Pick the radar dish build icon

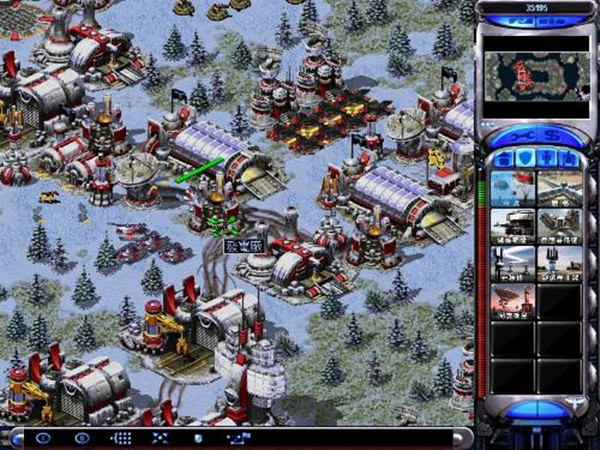tap(512, 300)
